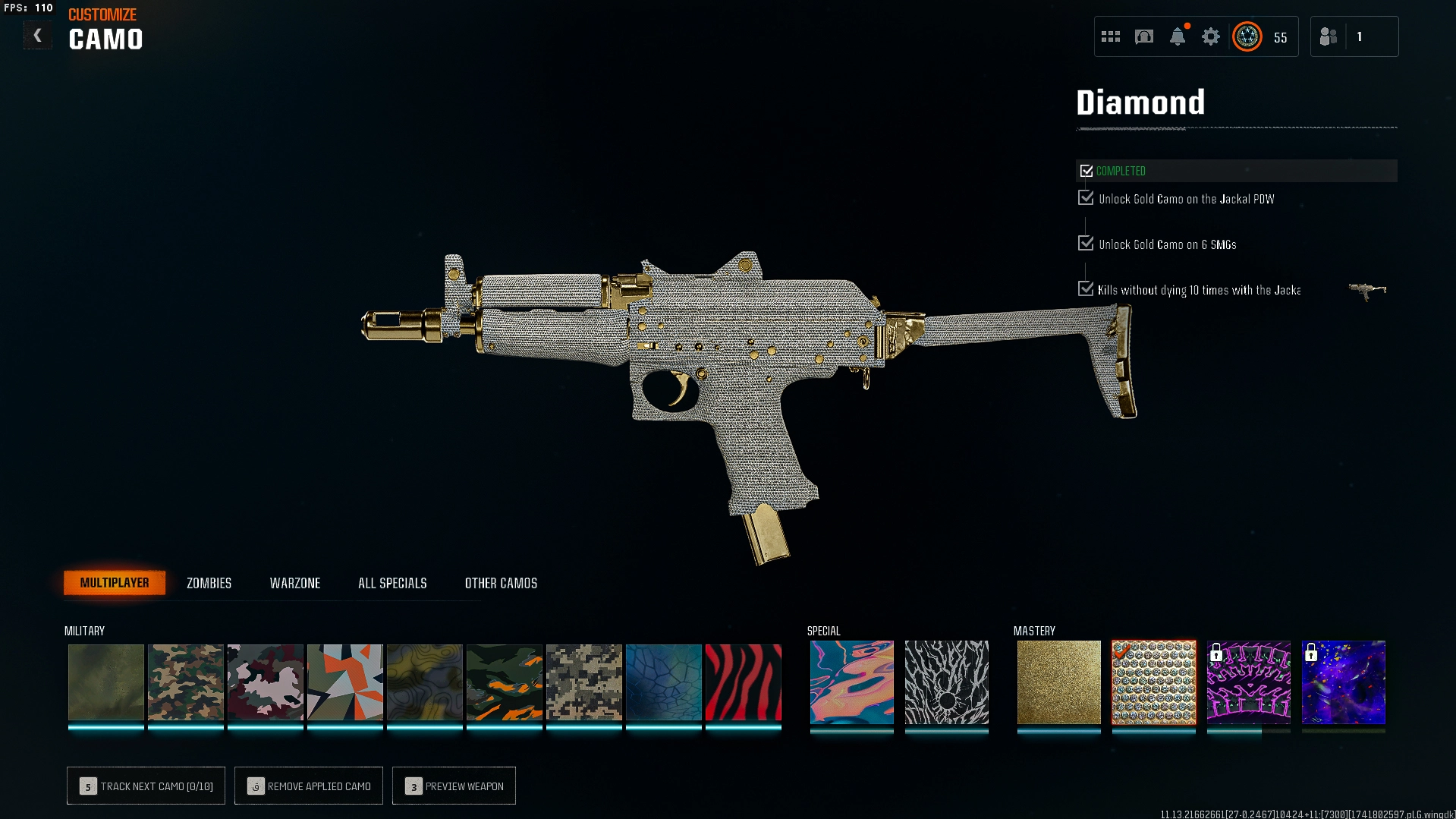Go back using the arrow button

[x=37, y=36]
